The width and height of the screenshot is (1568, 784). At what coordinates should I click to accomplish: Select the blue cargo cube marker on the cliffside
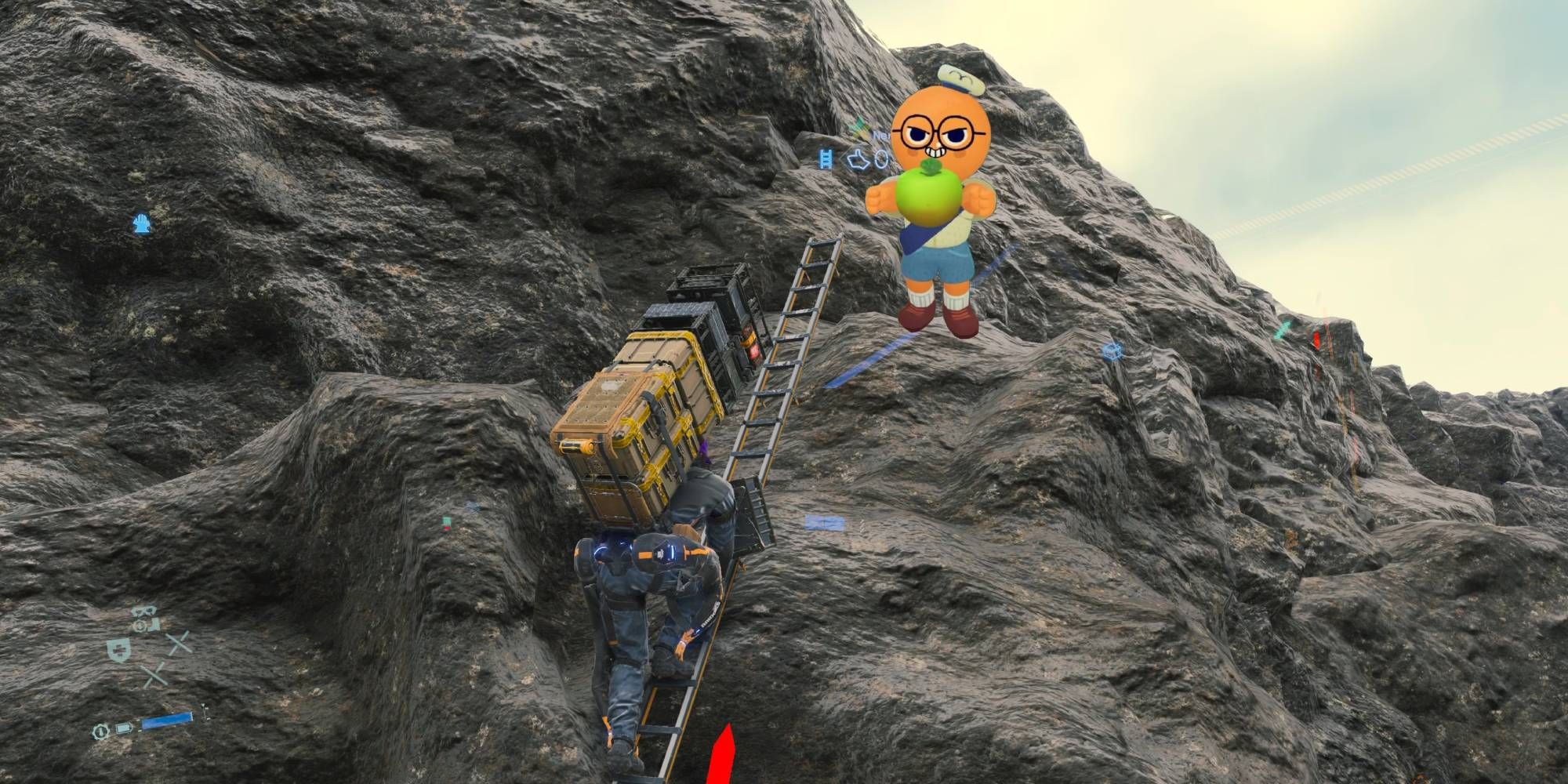click(x=1112, y=353)
